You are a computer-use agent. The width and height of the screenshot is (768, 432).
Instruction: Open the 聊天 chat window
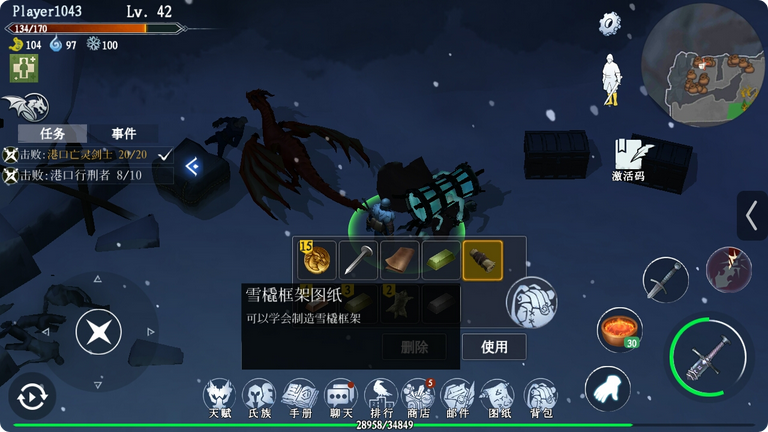point(340,397)
